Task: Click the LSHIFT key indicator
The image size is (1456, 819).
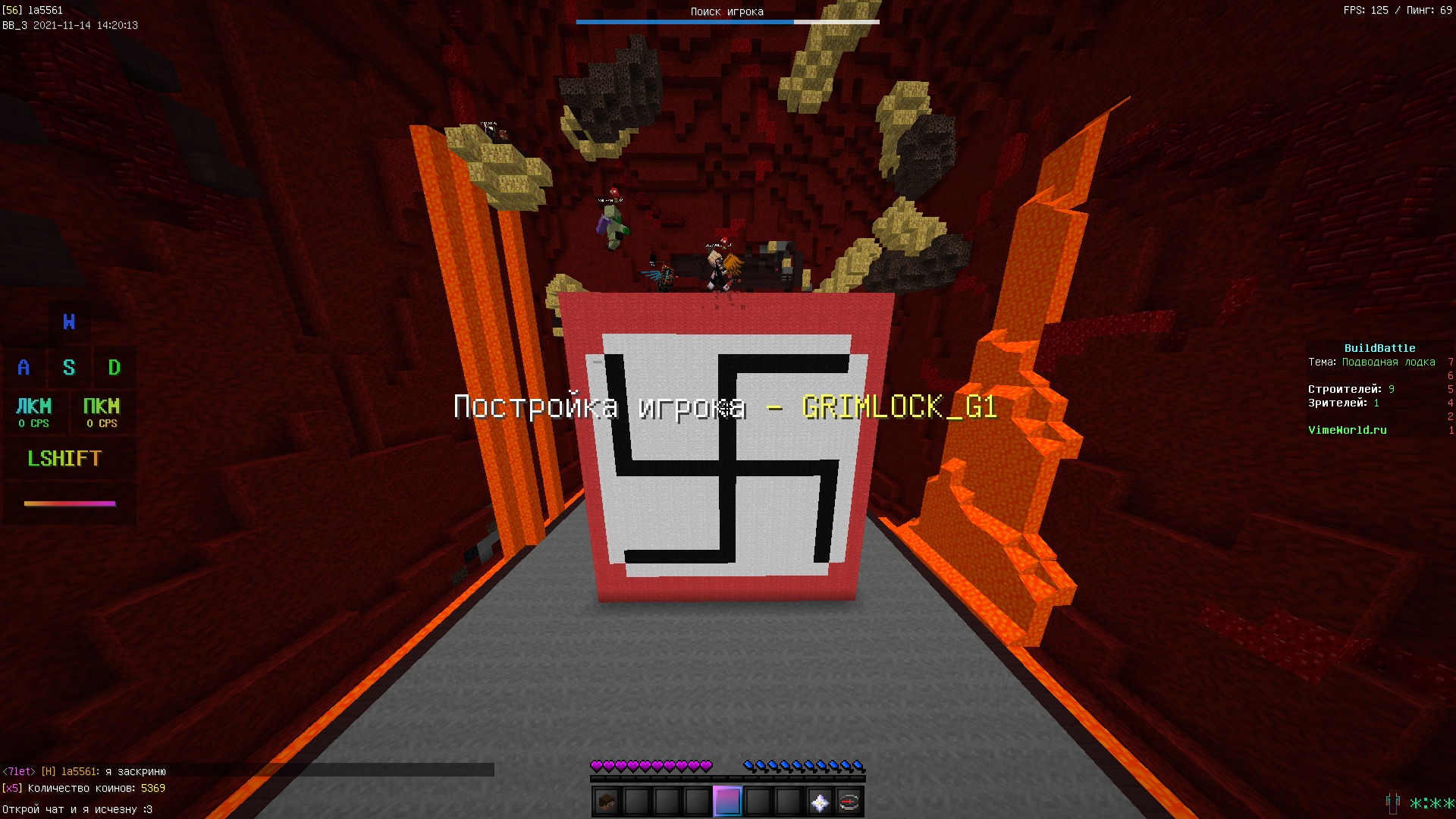Action: coord(64,458)
